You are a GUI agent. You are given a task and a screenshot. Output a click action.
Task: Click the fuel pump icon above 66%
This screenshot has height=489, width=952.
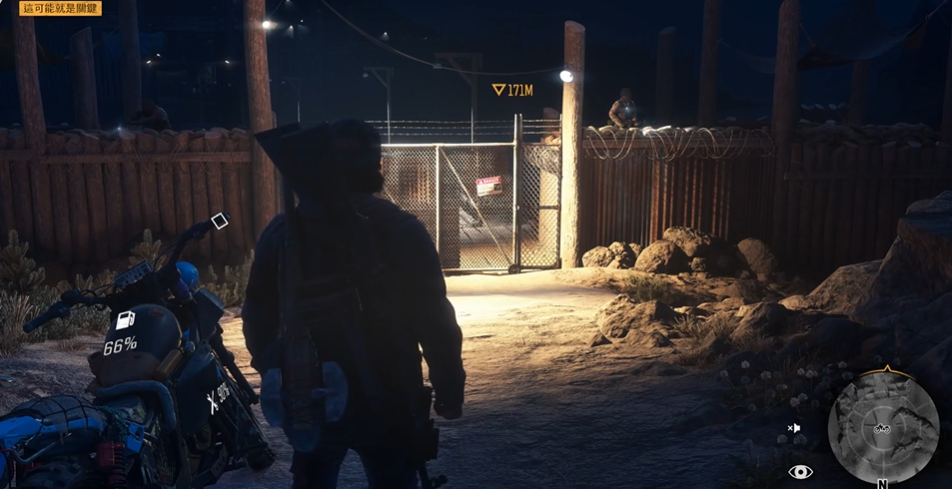126,321
